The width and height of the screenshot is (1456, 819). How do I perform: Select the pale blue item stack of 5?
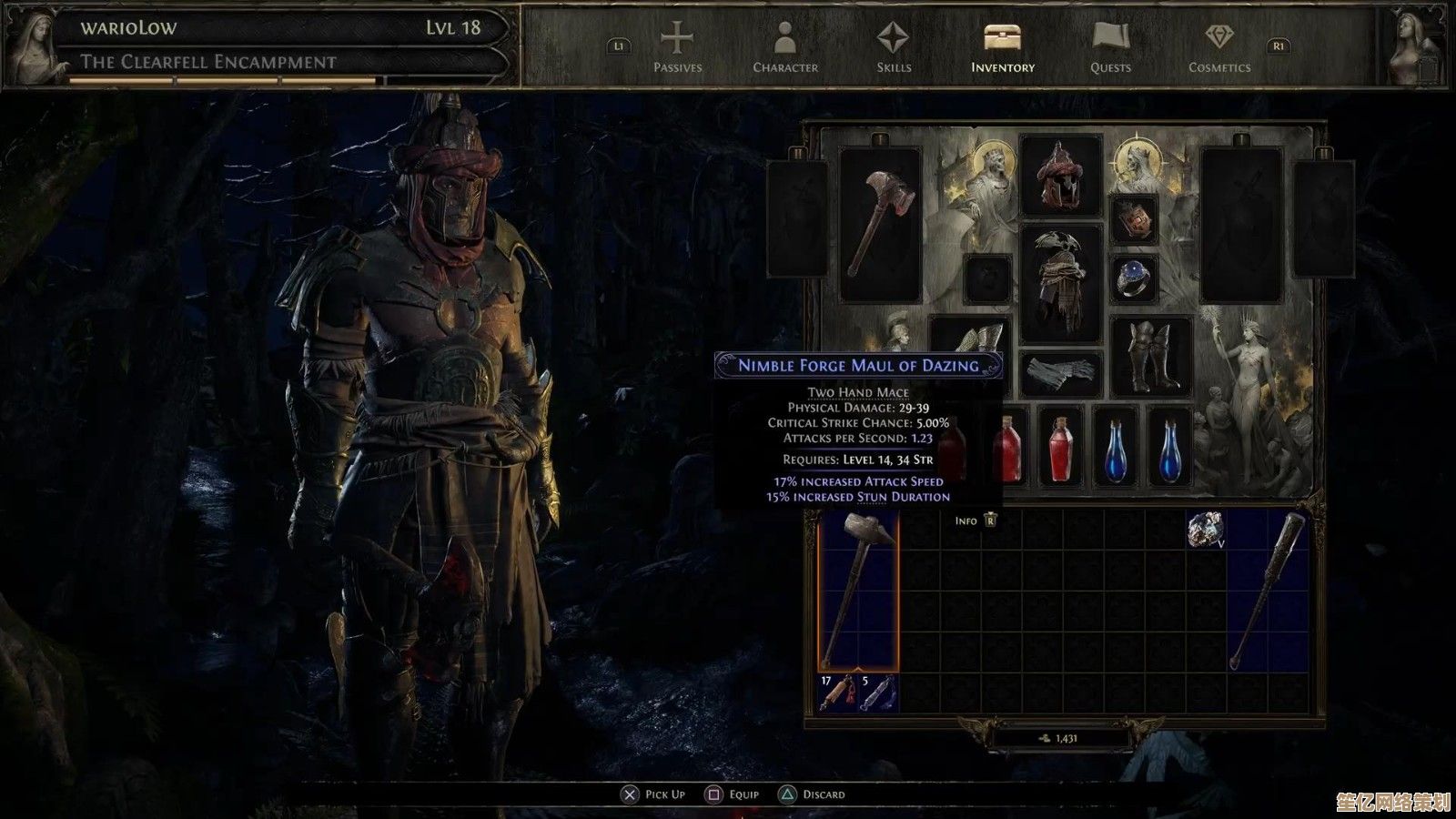[x=878, y=693]
